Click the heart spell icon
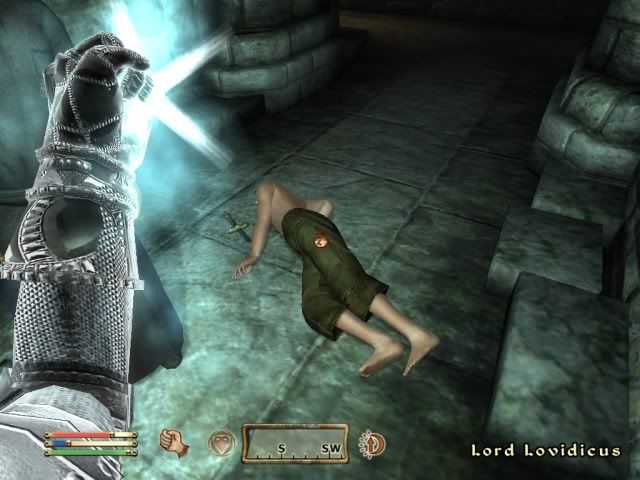Screen dimensions: 640x480 tap(220, 444)
